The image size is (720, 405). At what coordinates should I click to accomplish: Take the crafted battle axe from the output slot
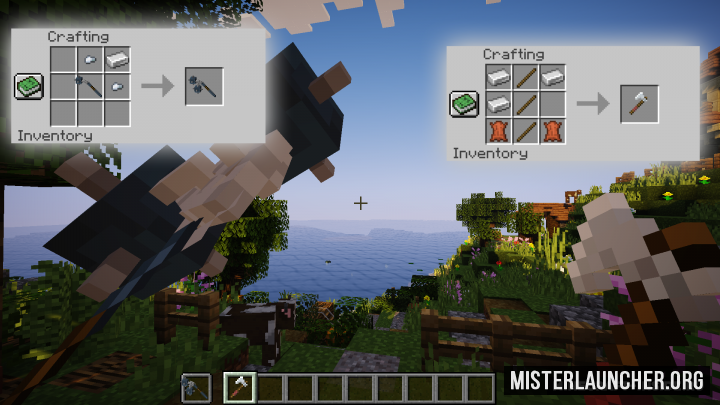pyautogui.click(x=639, y=104)
